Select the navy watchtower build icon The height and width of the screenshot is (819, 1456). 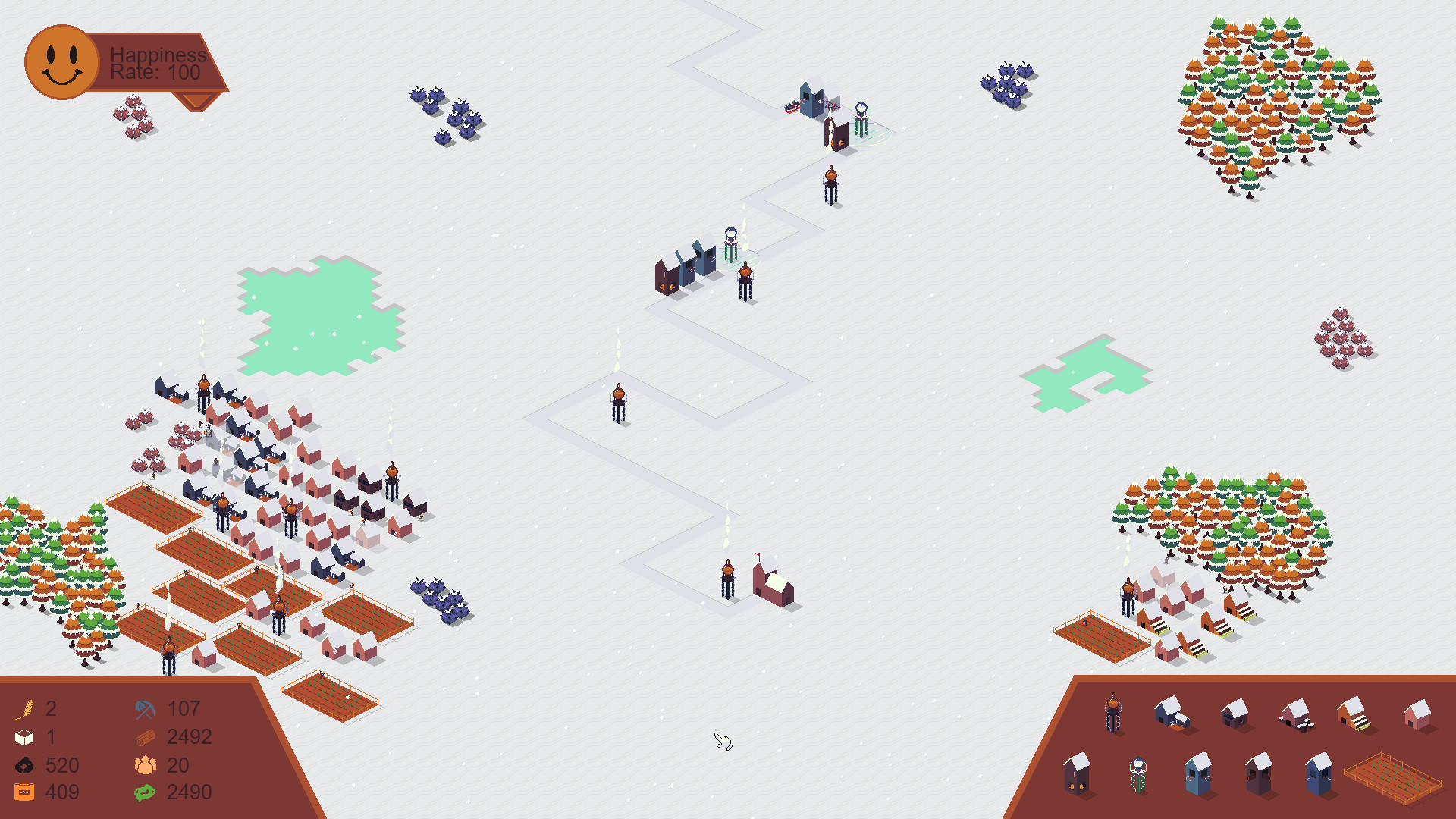click(1319, 775)
